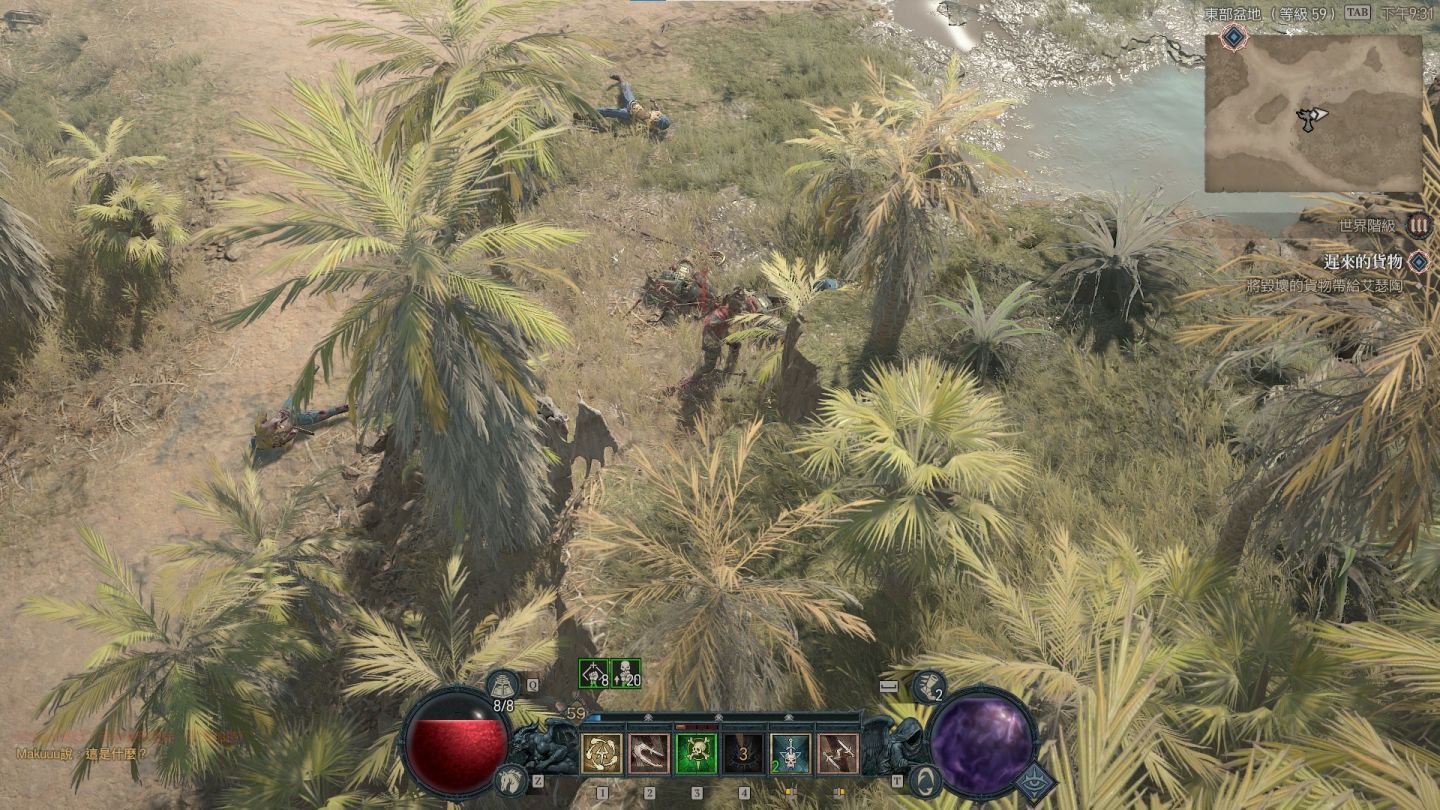Image resolution: width=1440 pixels, height=810 pixels.
Task: Cast the green skull skill
Action: click(x=696, y=754)
